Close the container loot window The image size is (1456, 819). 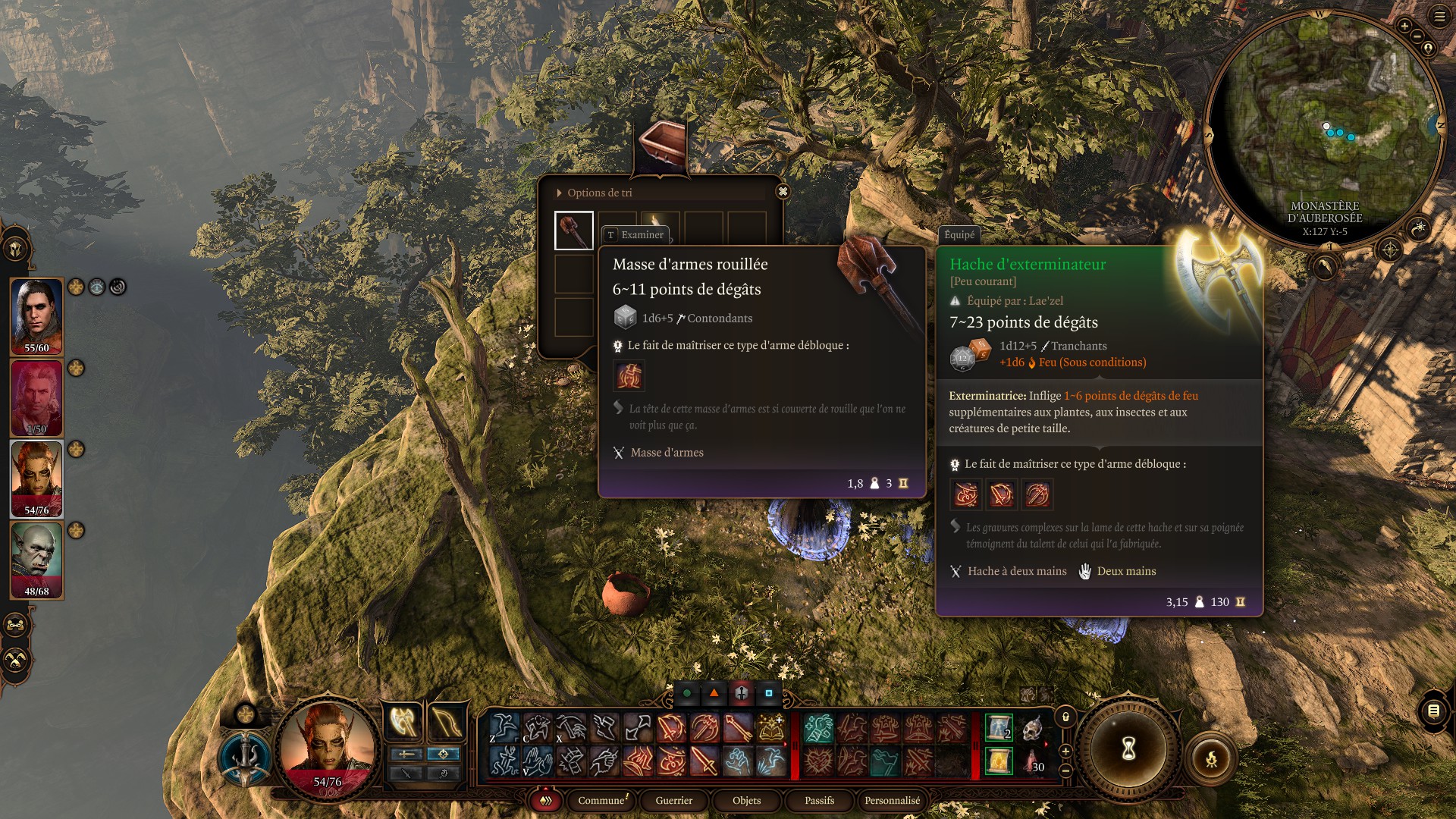click(x=783, y=192)
